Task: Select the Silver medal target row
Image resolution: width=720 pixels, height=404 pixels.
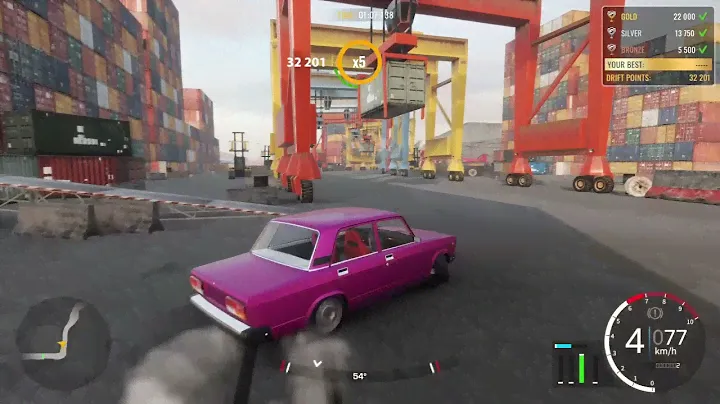Action: [x=658, y=33]
